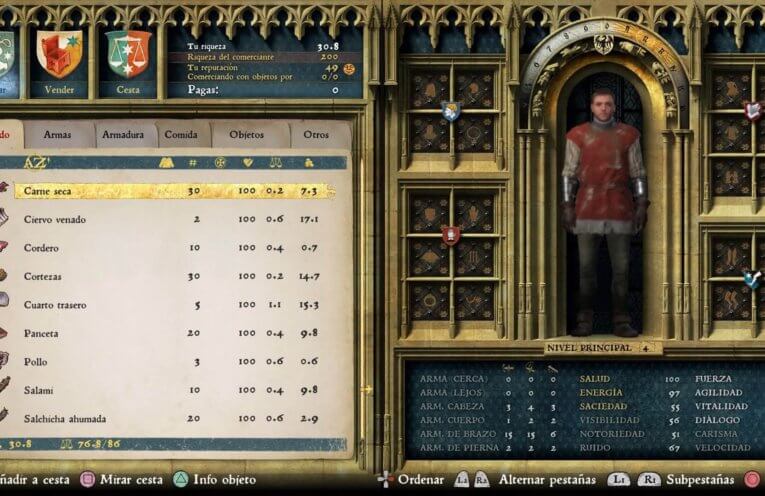The height and width of the screenshot is (496, 765).
Task: Open the Objetos tab
Action: point(247,134)
